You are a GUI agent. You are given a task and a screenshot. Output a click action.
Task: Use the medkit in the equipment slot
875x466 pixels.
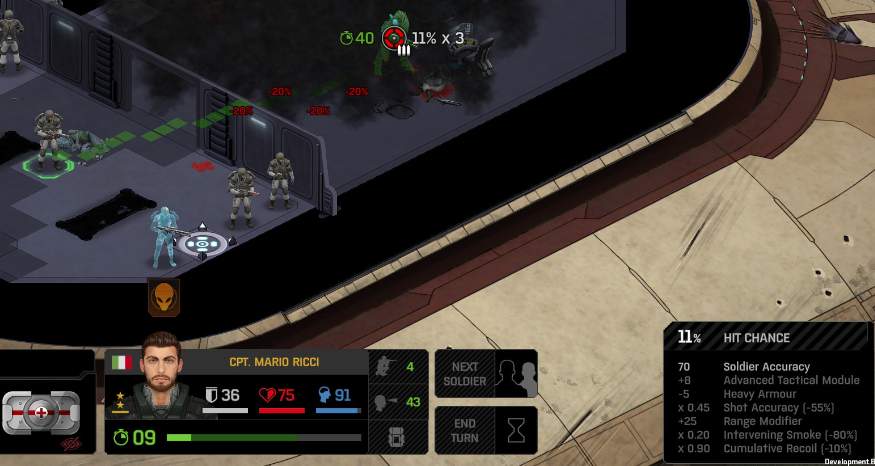(41, 411)
